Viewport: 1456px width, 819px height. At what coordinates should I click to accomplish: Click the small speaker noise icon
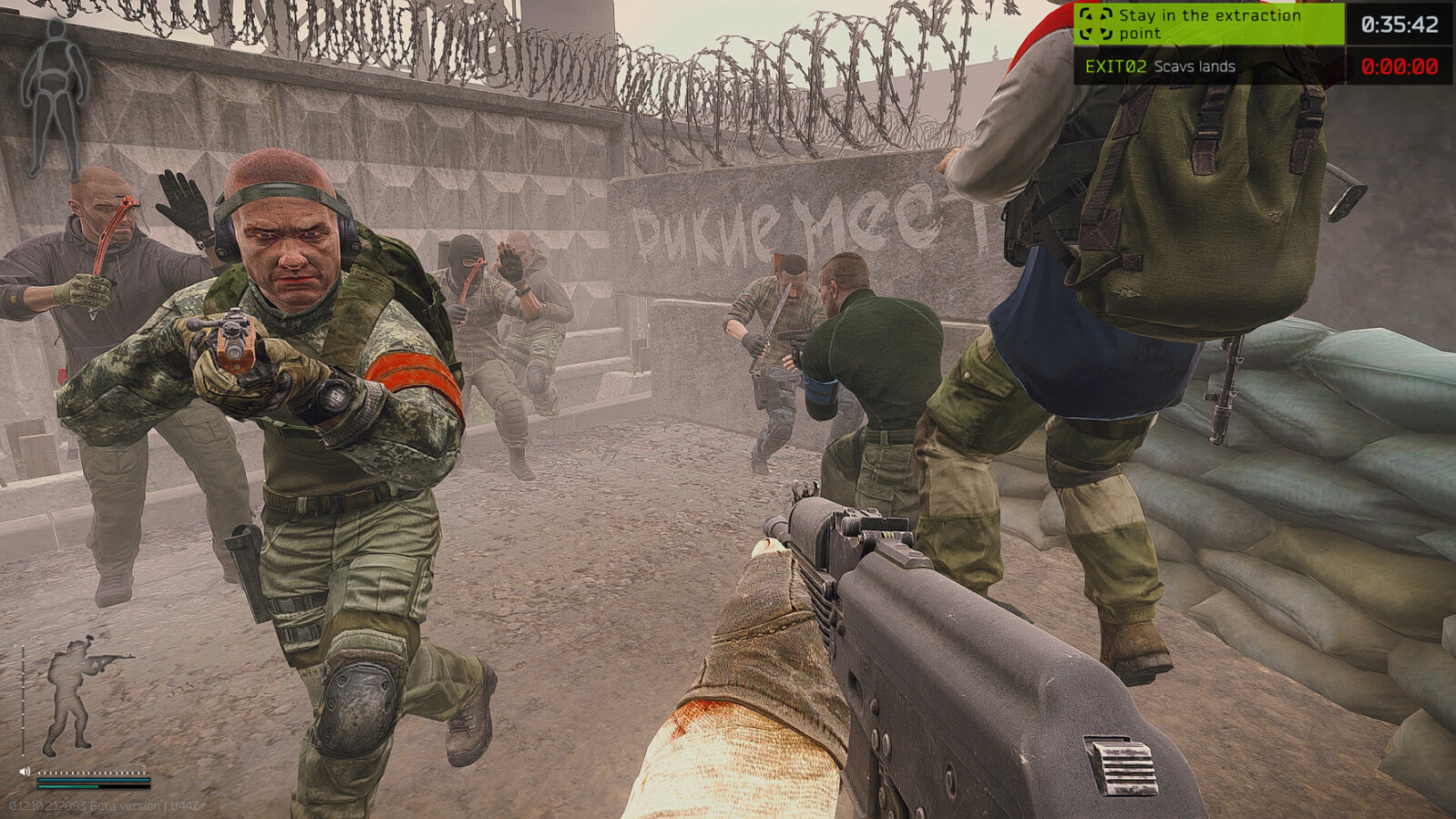pyautogui.click(x=25, y=772)
